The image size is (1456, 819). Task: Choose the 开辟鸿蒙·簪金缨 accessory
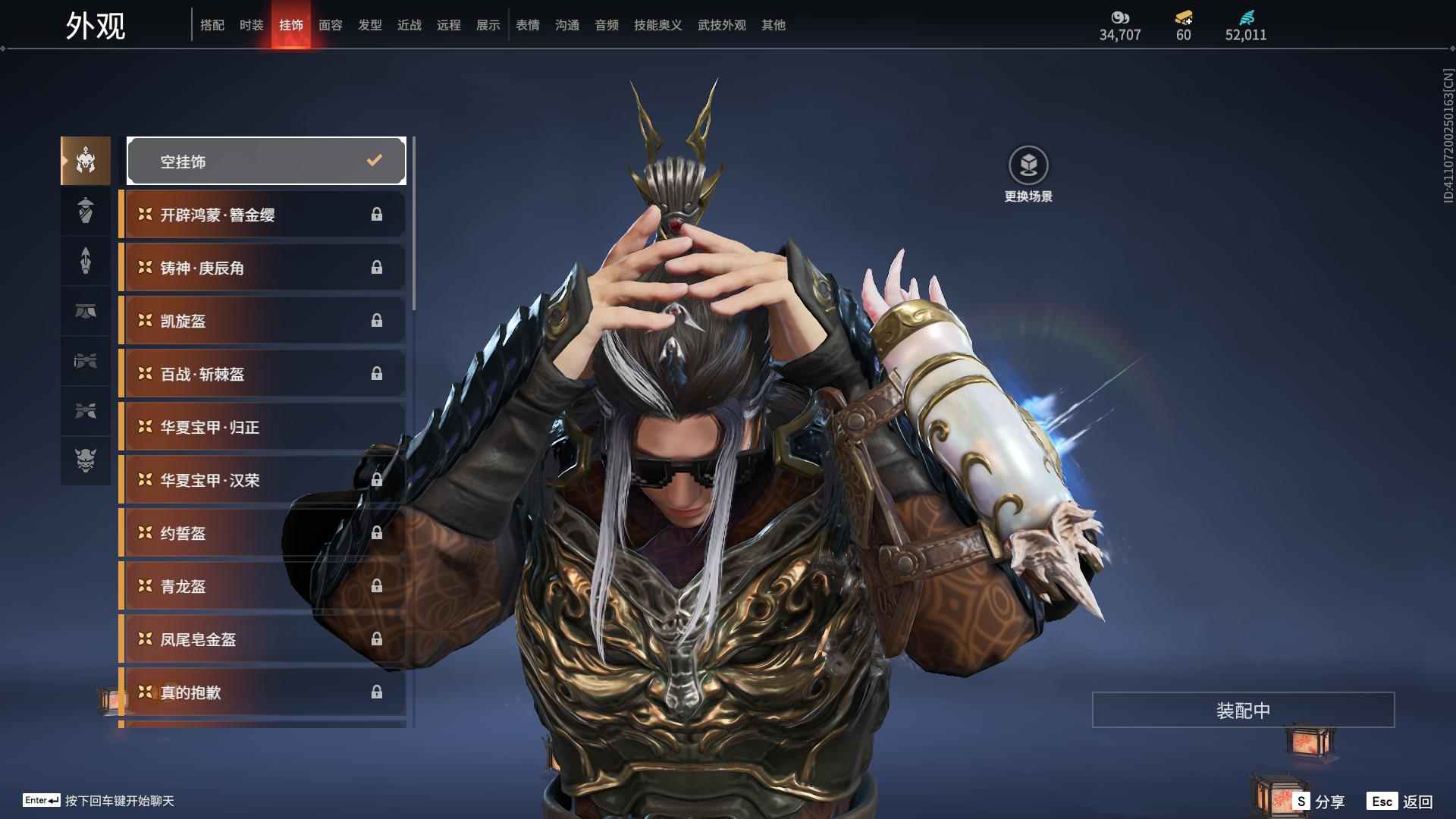(262, 215)
